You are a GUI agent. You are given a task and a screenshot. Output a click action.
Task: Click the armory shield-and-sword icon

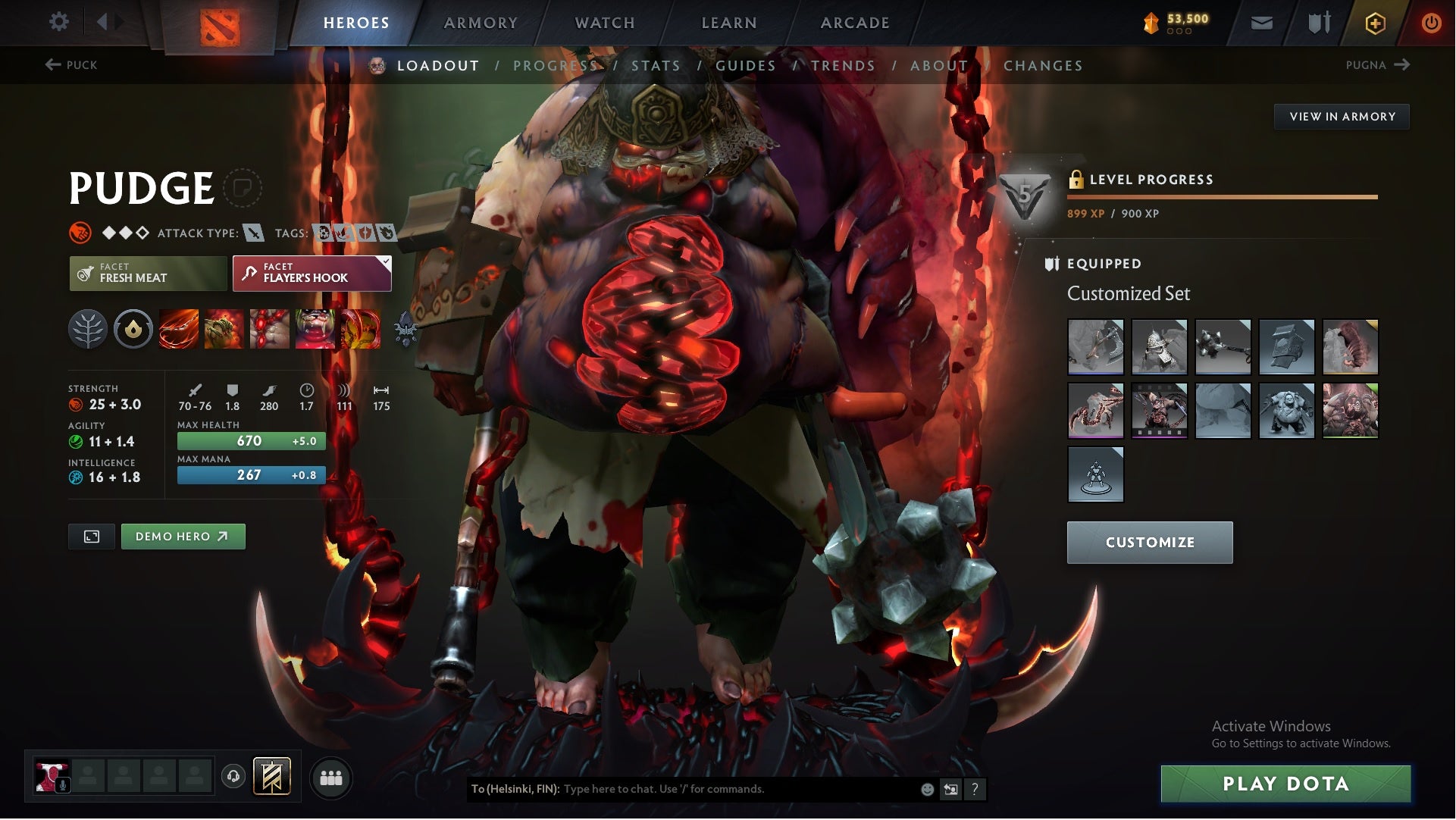click(1318, 22)
